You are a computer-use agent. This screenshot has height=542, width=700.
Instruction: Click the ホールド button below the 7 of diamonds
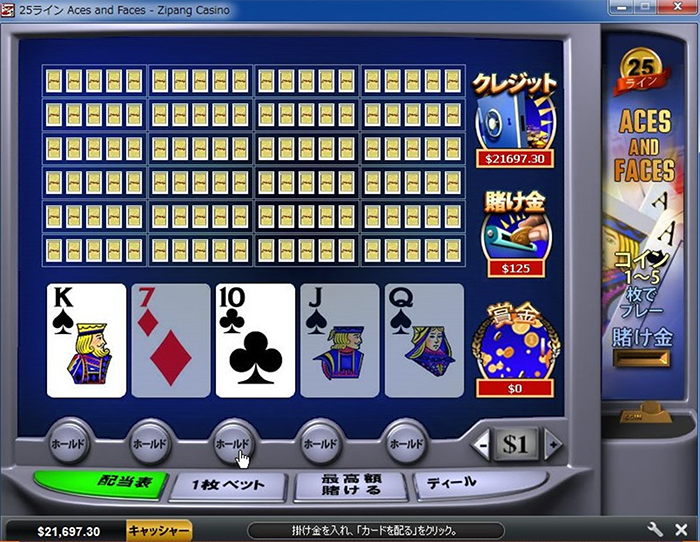point(149,441)
